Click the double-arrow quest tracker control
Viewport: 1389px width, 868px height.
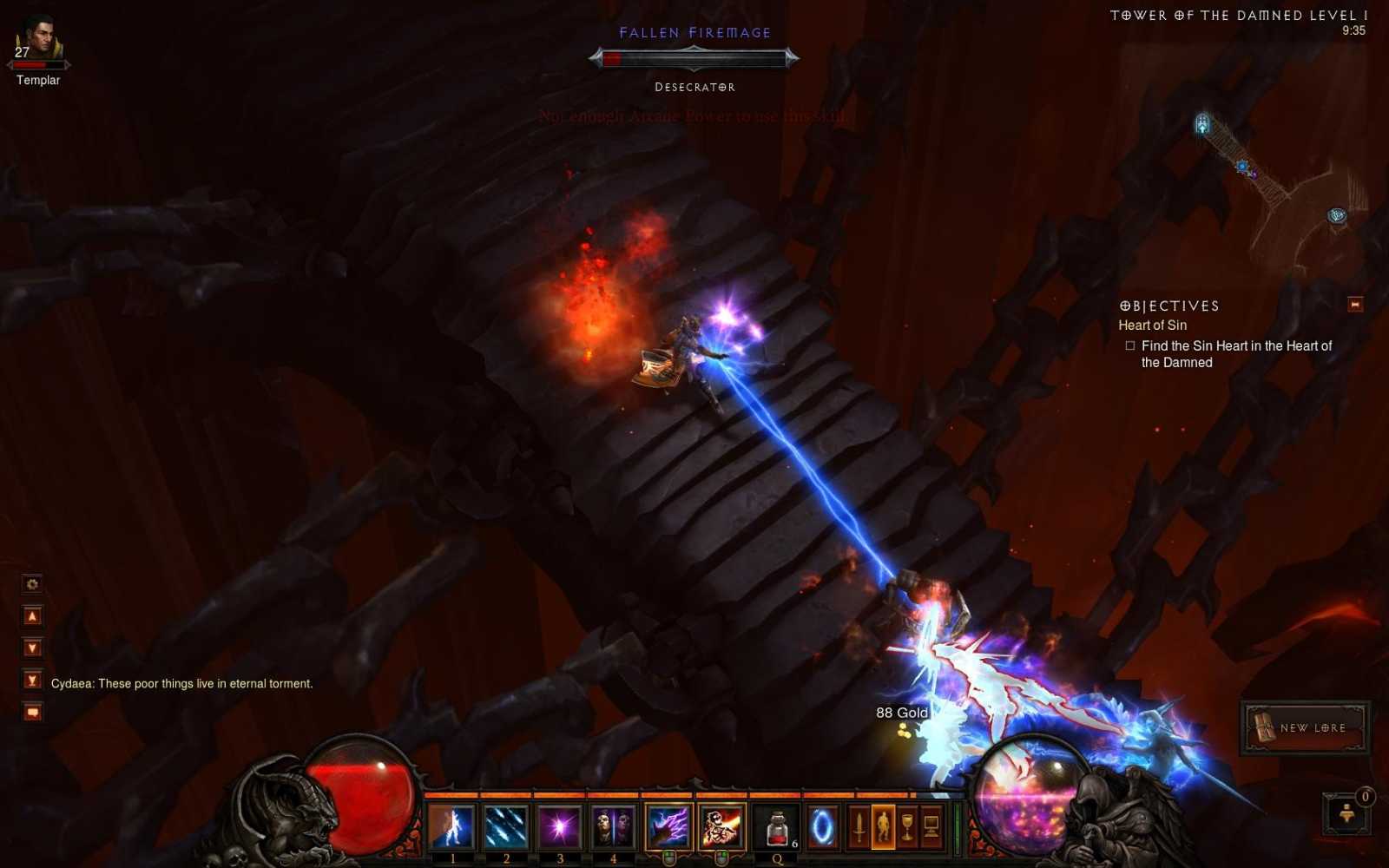pyautogui.click(x=32, y=679)
